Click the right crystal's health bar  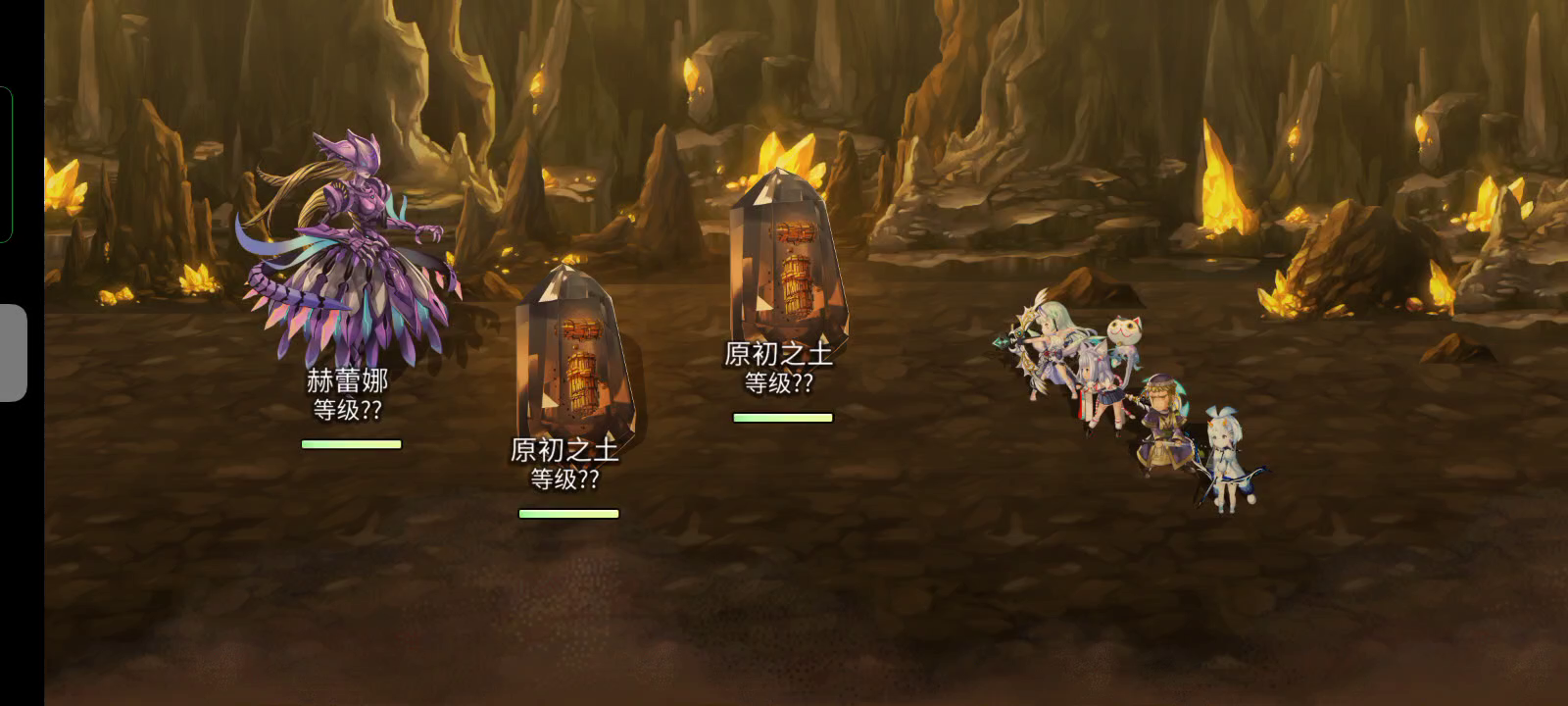tap(784, 416)
